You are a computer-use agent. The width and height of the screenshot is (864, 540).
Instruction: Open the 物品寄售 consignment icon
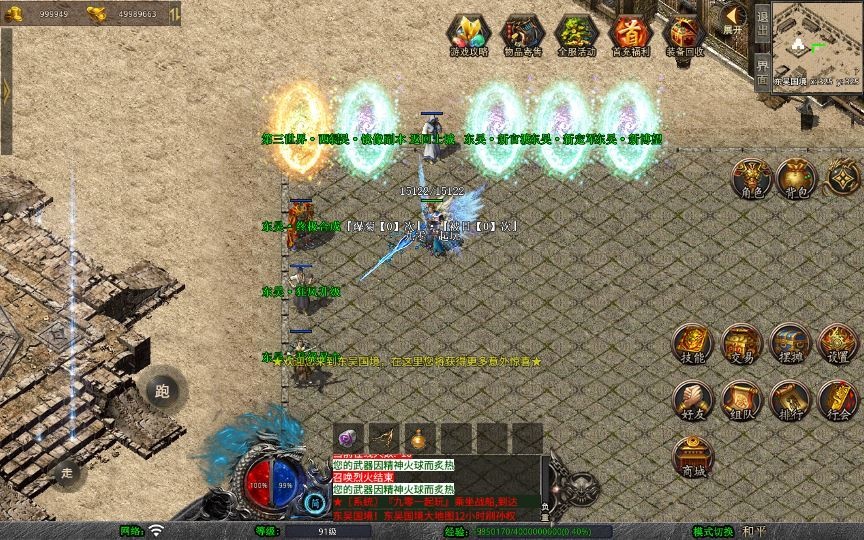[522, 34]
